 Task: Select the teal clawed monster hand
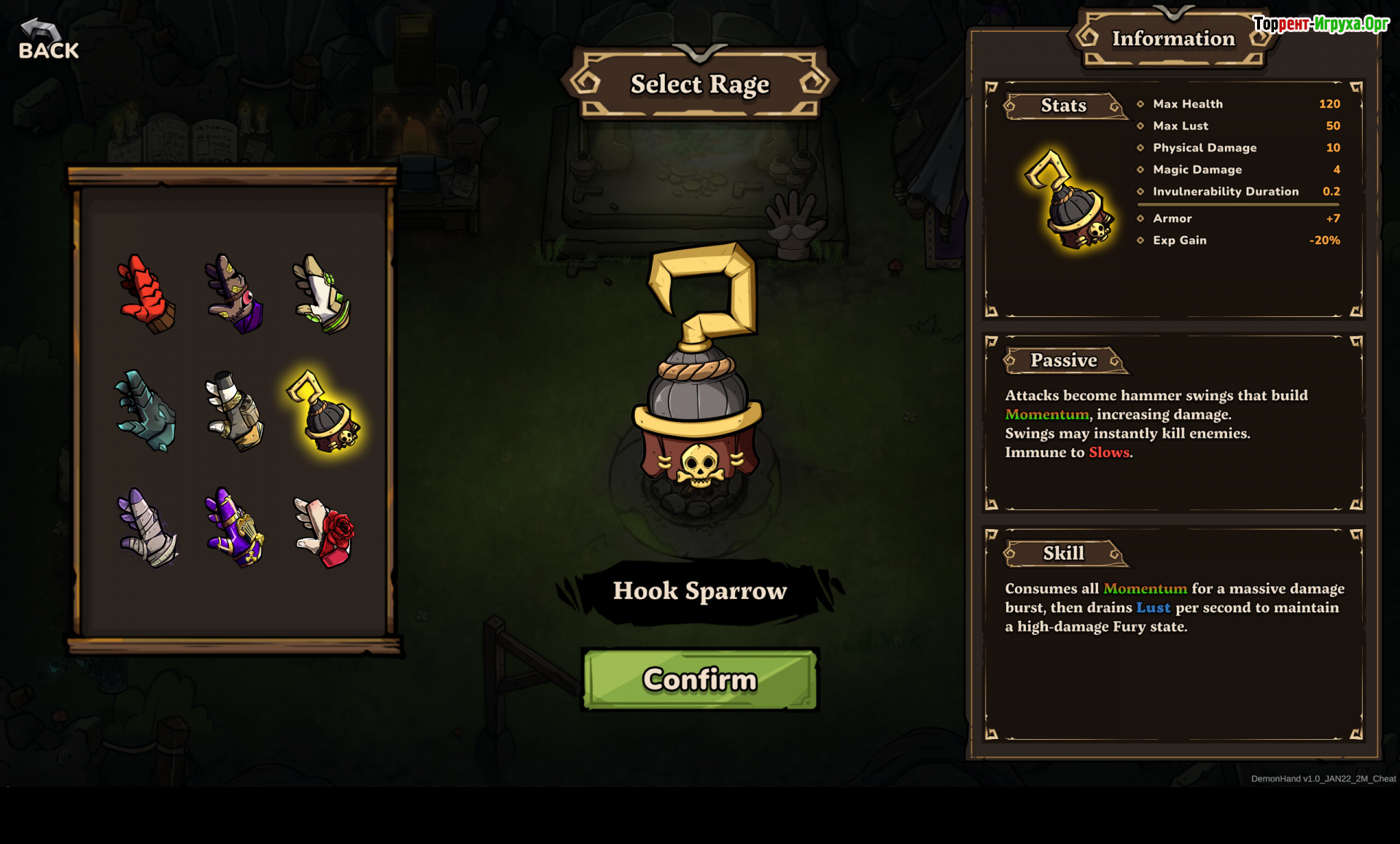tap(147, 410)
